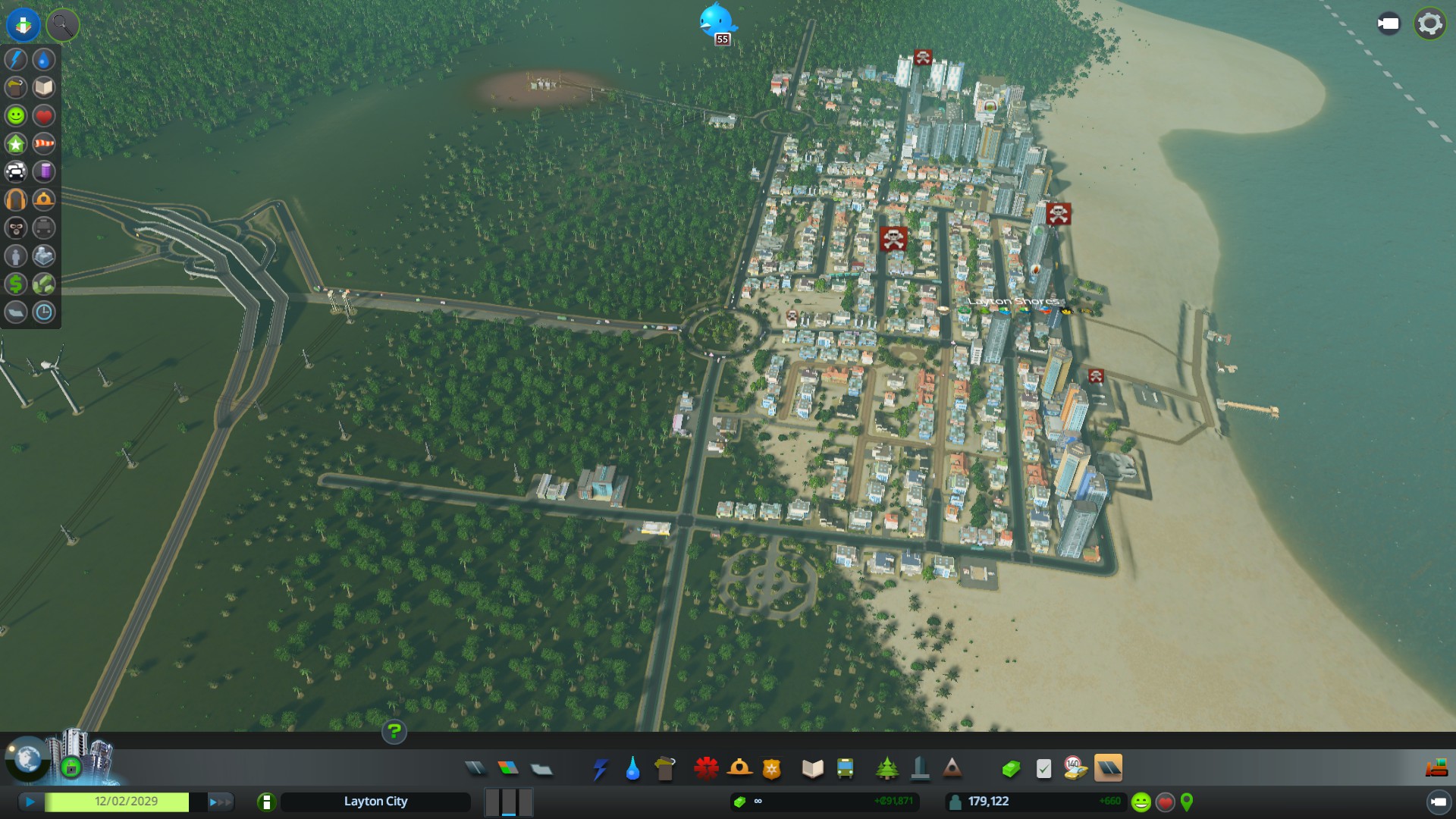The height and width of the screenshot is (819, 1456).
Task: Open the Roads build menu
Action: click(x=475, y=769)
